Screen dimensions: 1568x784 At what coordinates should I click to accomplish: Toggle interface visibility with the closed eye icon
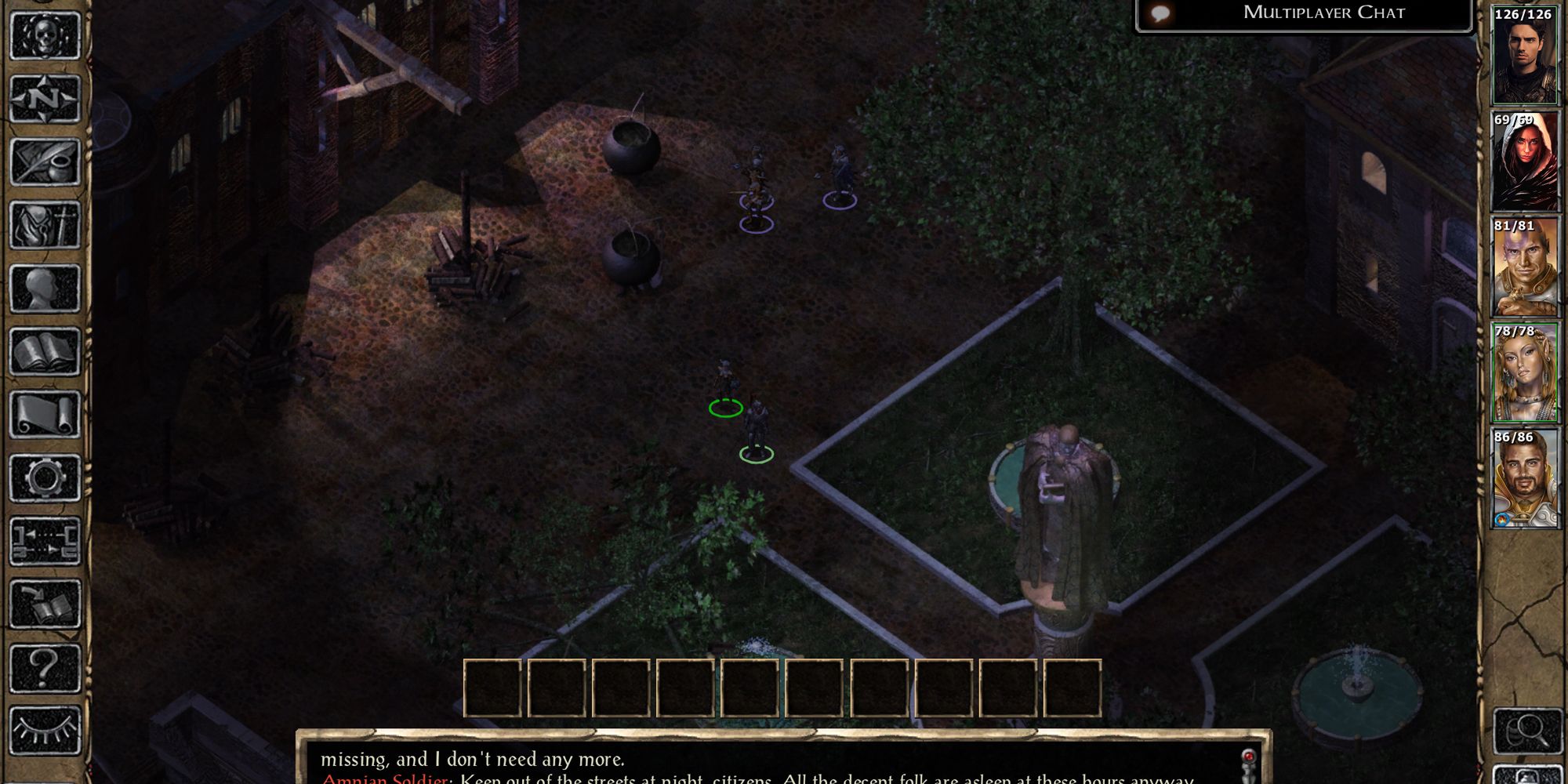(45, 731)
